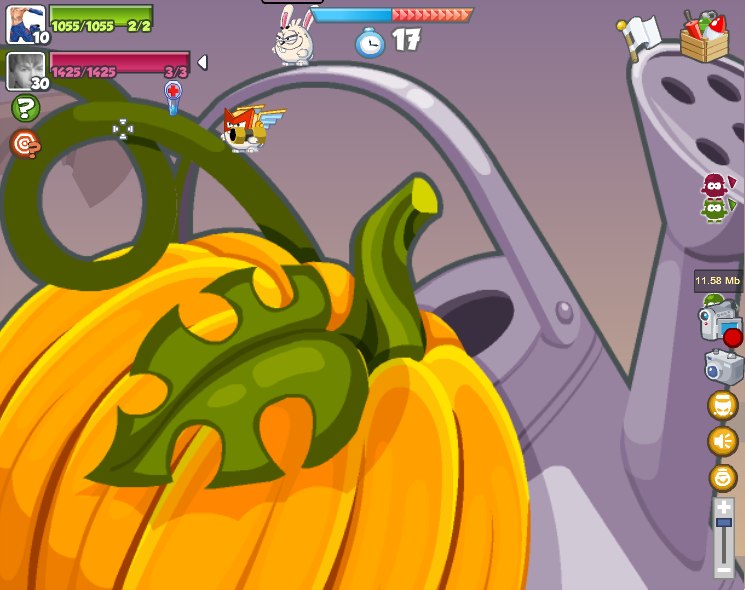This screenshot has height=590, width=745.
Task: Take a screenshot with the photo camera
Action: coord(723,366)
